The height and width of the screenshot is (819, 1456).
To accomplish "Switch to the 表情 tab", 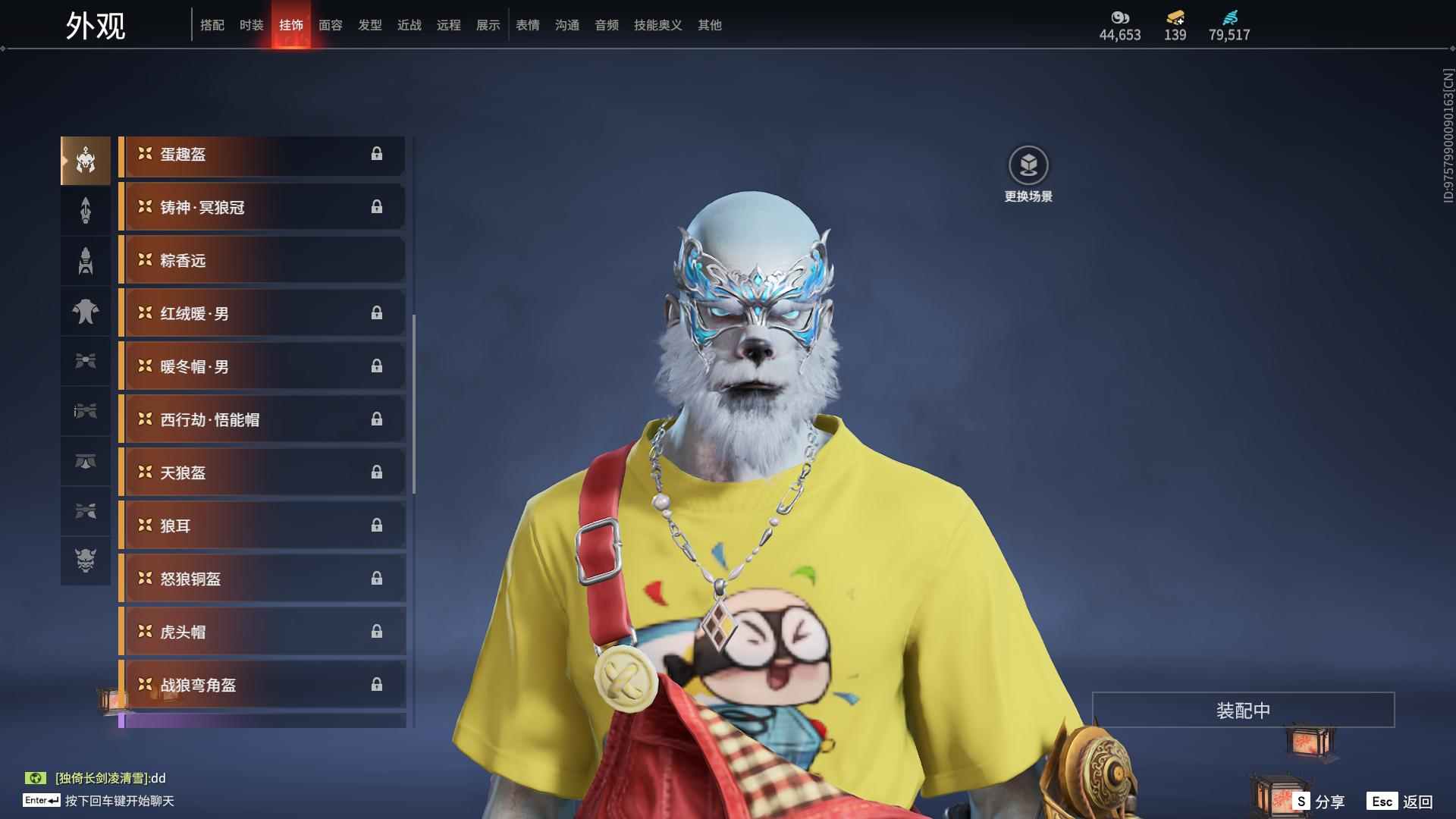I will pyautogui.click(x=527, y=25).
